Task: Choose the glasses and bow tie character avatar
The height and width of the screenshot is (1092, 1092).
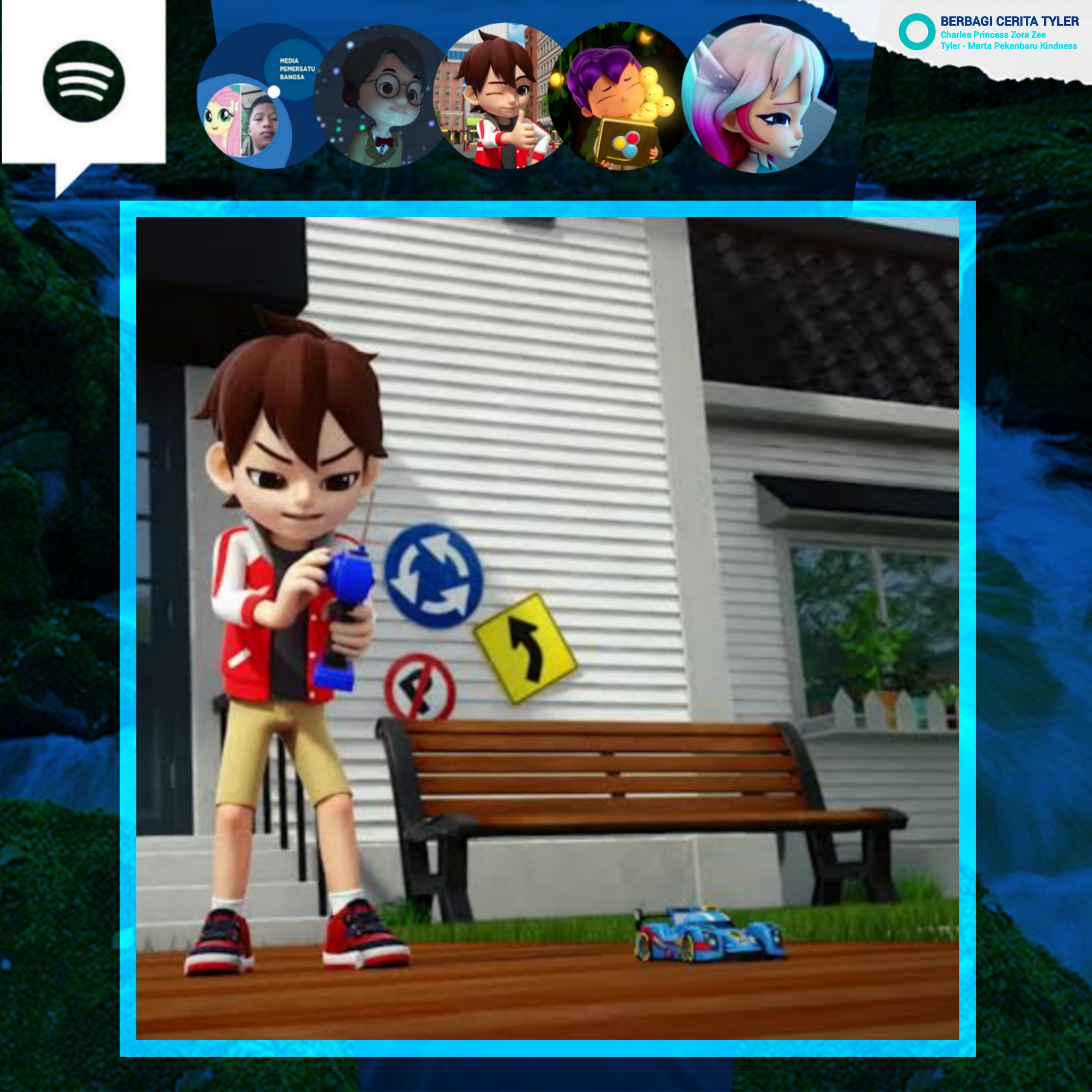Action: tap(380, 96)
